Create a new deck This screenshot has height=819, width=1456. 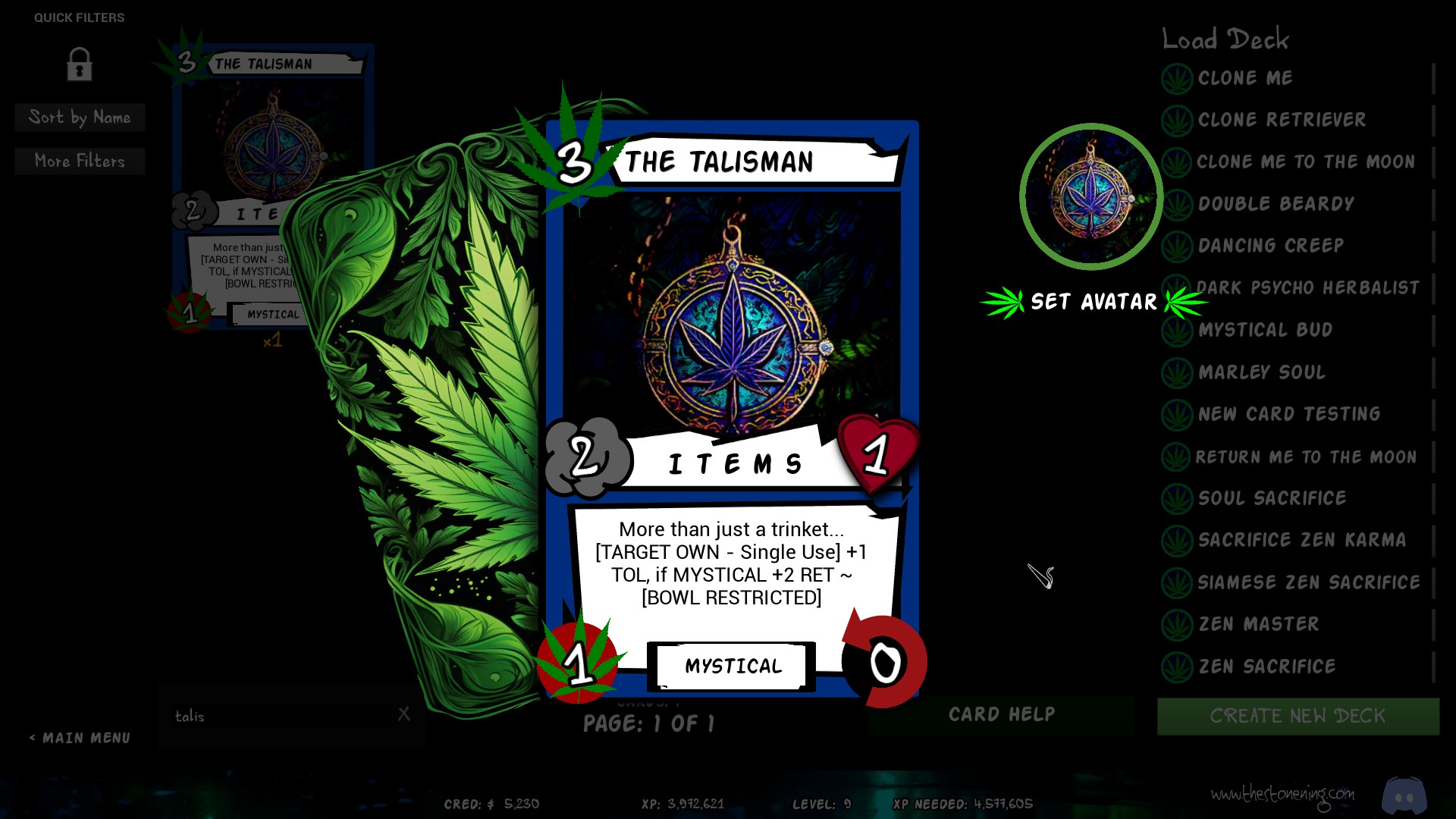coord(1298,716)
